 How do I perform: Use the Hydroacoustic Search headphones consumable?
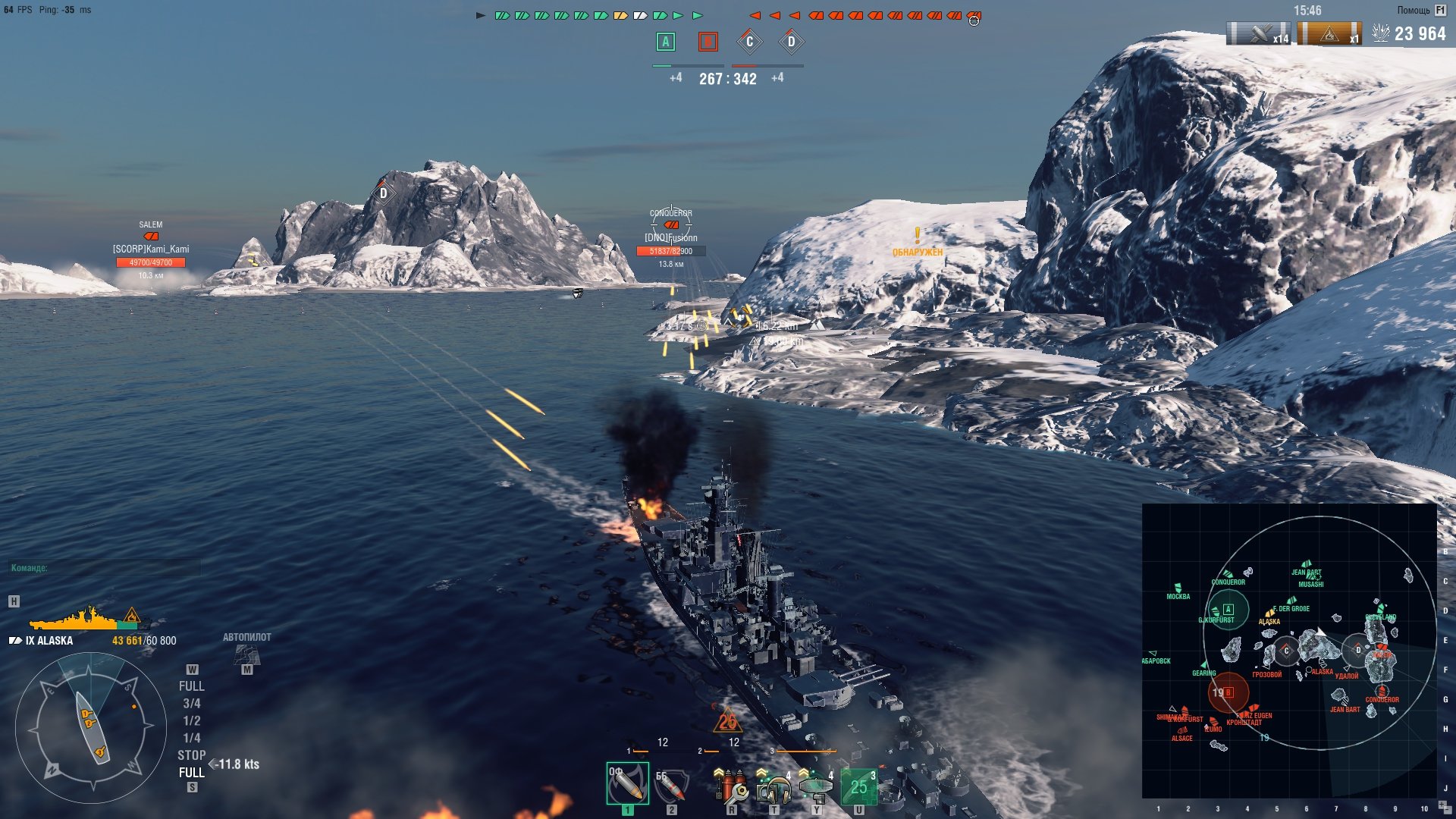click(x=773, y=787)
